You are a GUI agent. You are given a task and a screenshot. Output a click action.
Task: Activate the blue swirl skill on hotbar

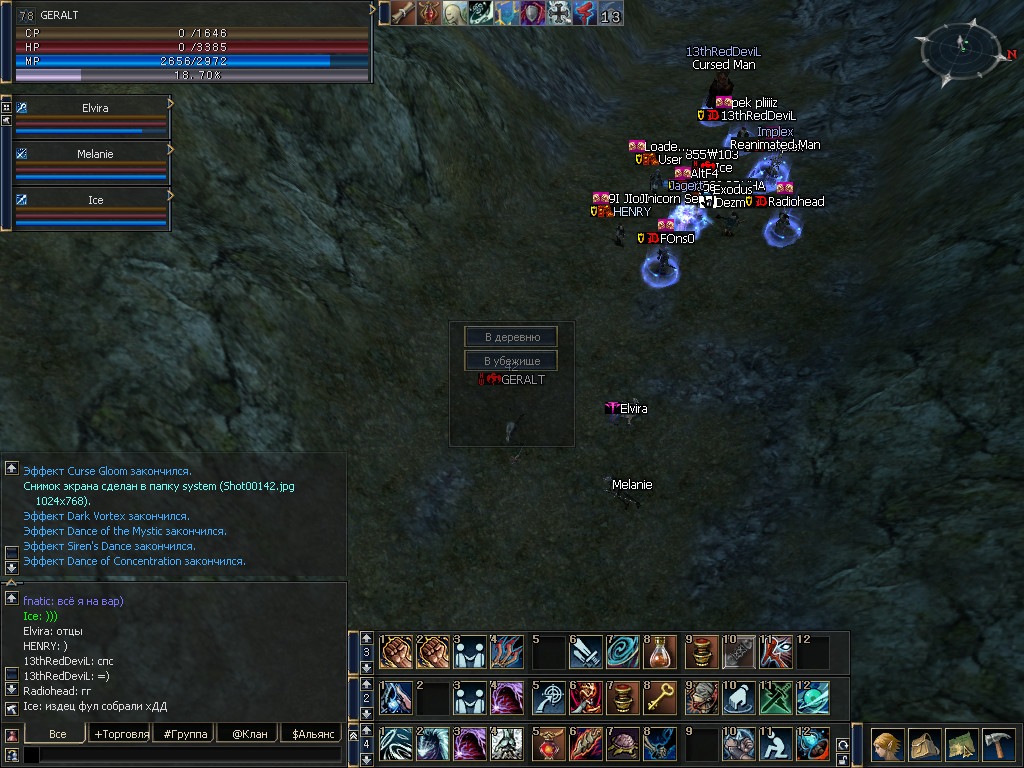[623, 652]
